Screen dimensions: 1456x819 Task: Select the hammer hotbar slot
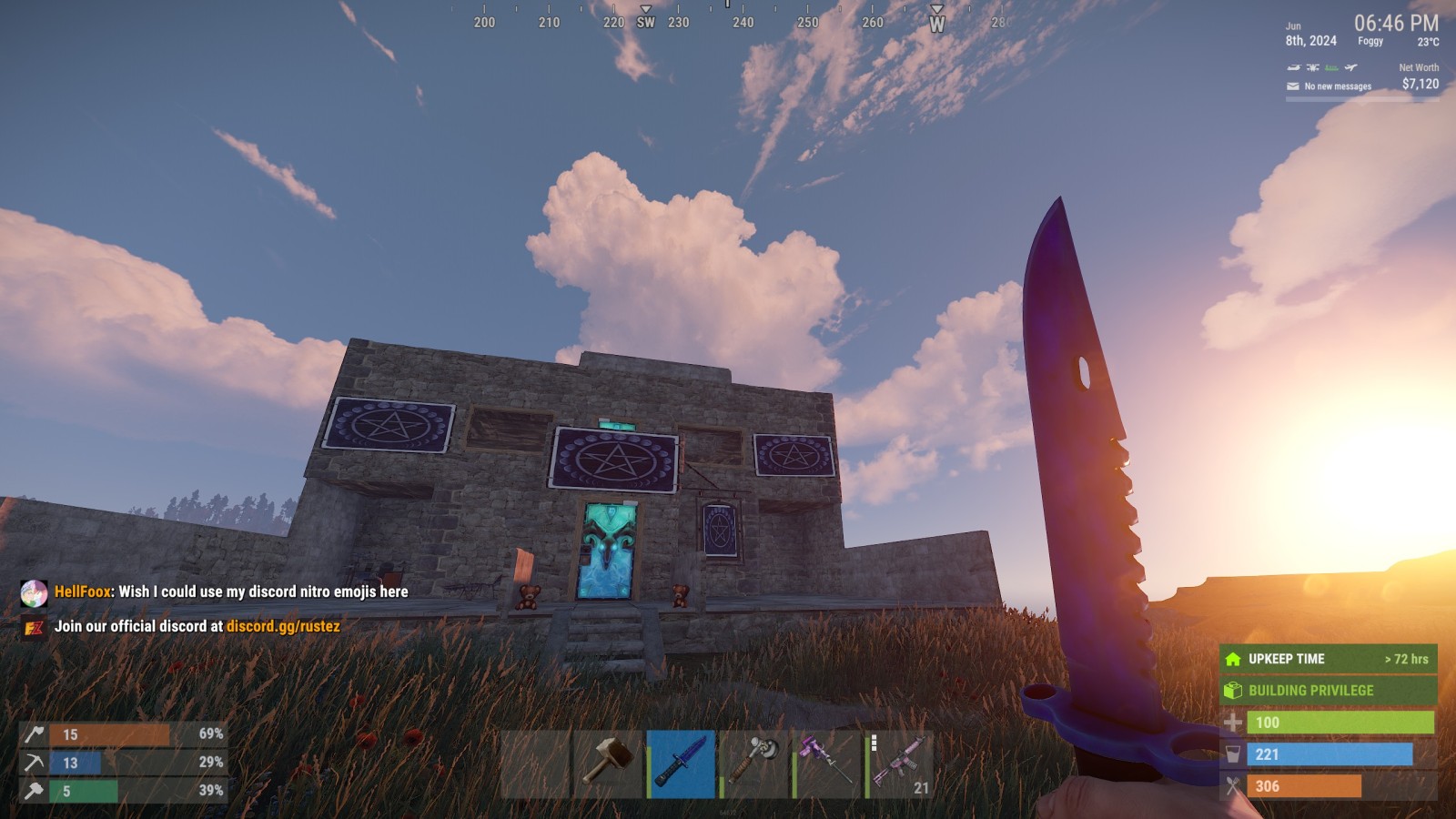(x=607, y=763)
